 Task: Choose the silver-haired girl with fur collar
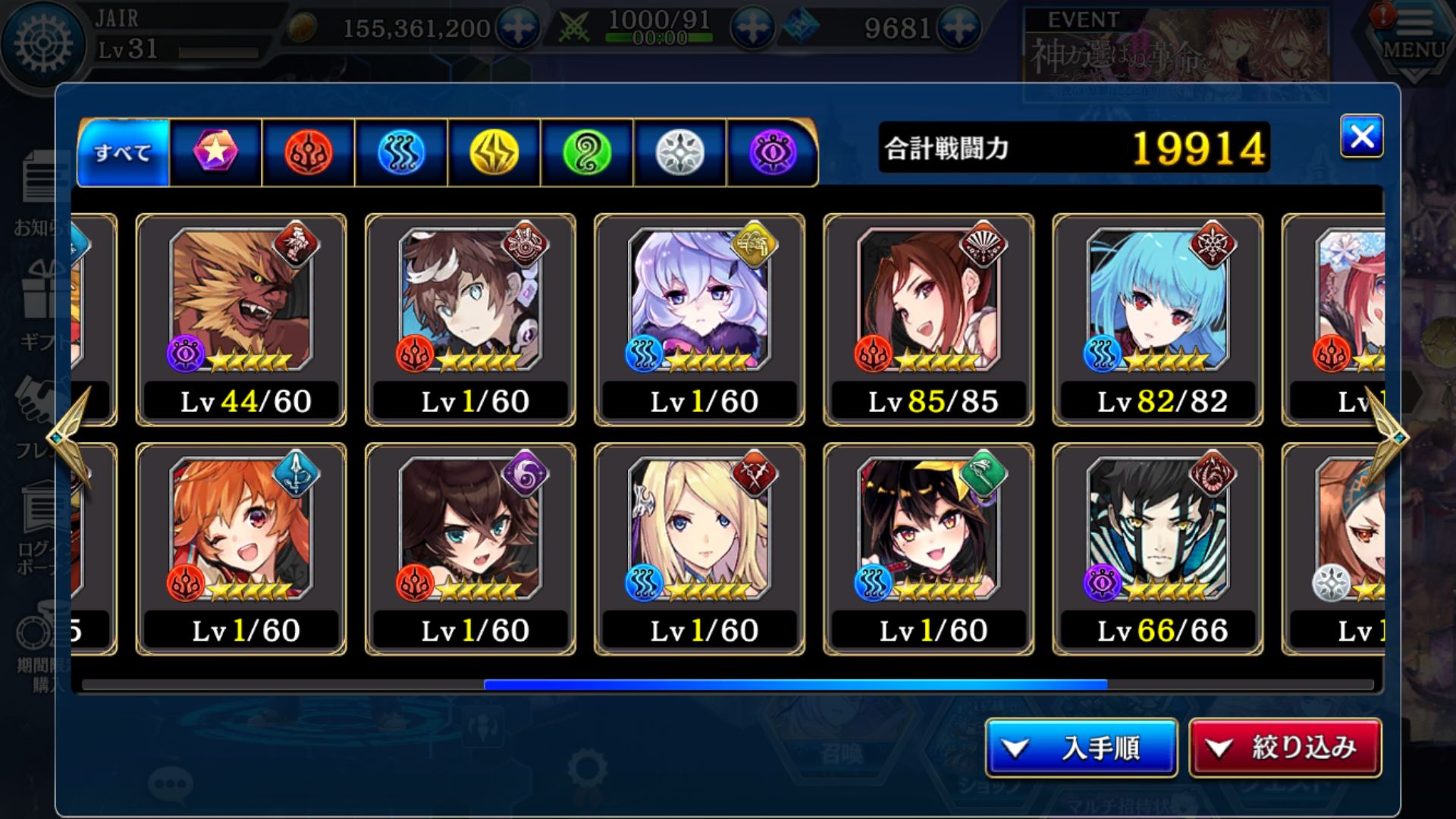click(x=699, y=319)
